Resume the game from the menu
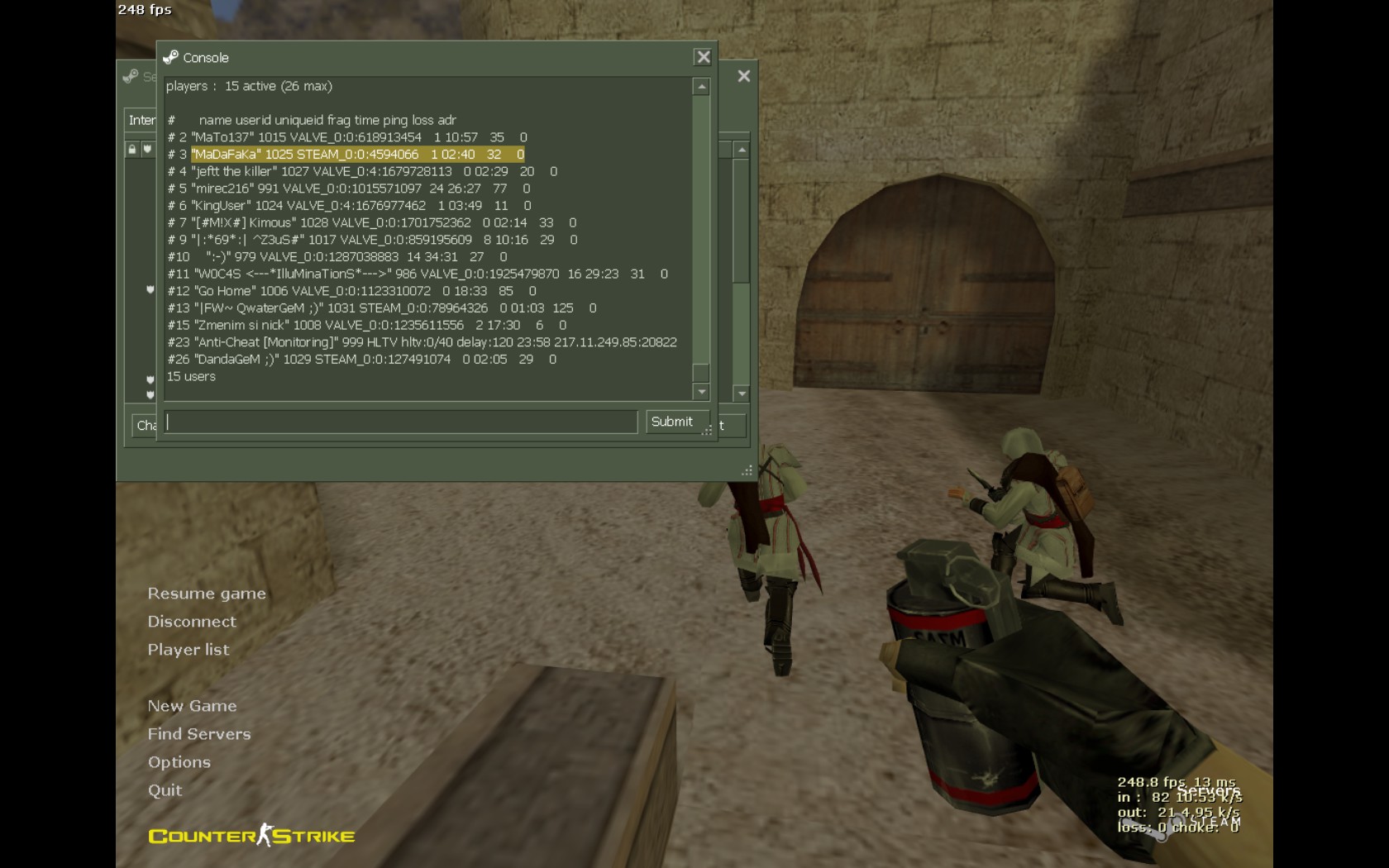Screen dimensions: 1389x868 tap(207, 594)
